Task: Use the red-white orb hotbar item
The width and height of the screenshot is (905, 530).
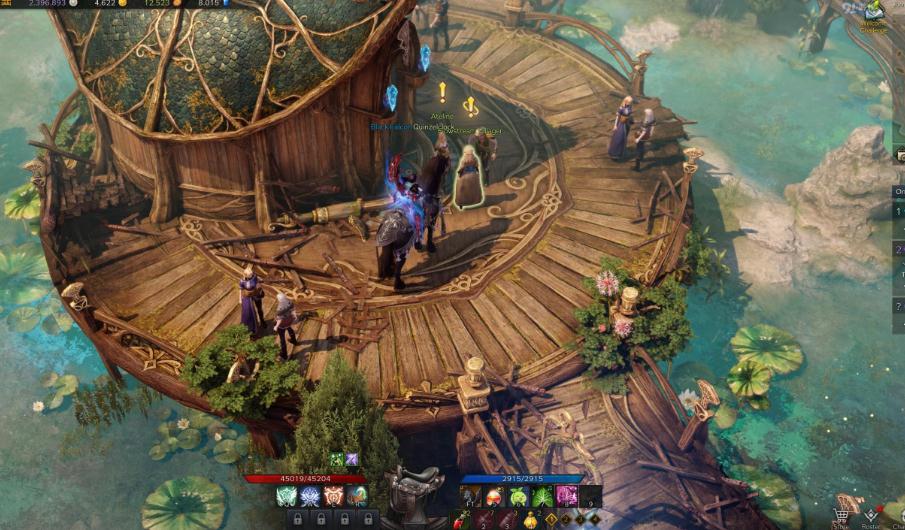Action: pyautogui.click(x=495, y=497)
